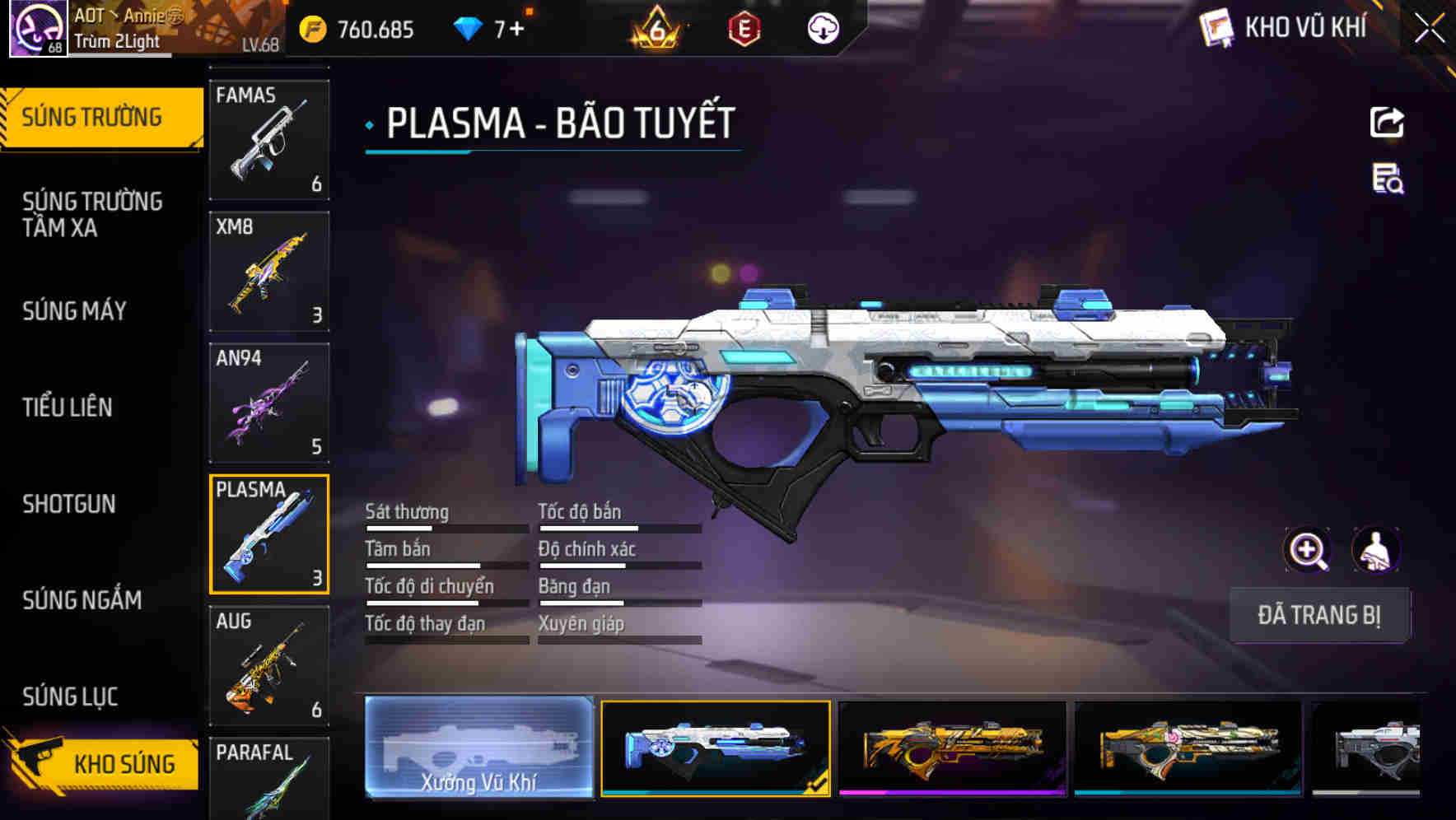The height and width of the screenshot is (820, 1456).
Task: Open the Xưởng Vũ Khí workshop
Action: (478, 748)
